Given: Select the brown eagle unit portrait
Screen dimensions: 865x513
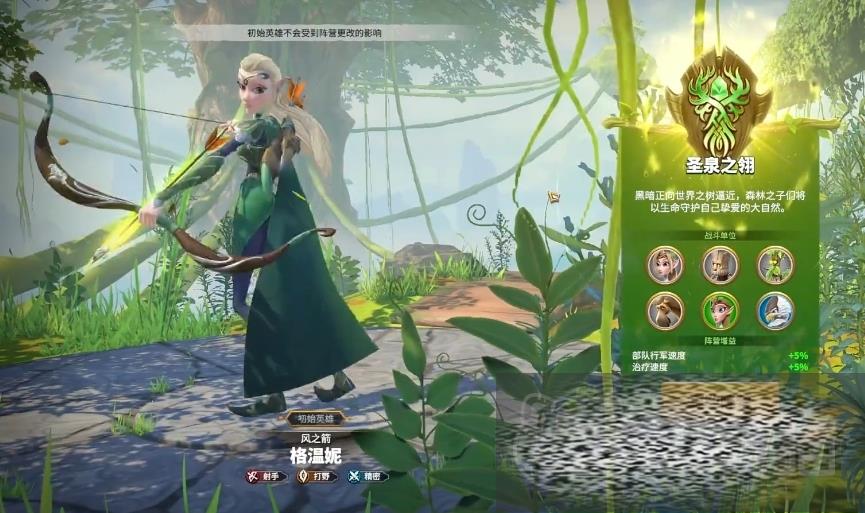Looking at the screenshot, I should (x=665, y=311).
